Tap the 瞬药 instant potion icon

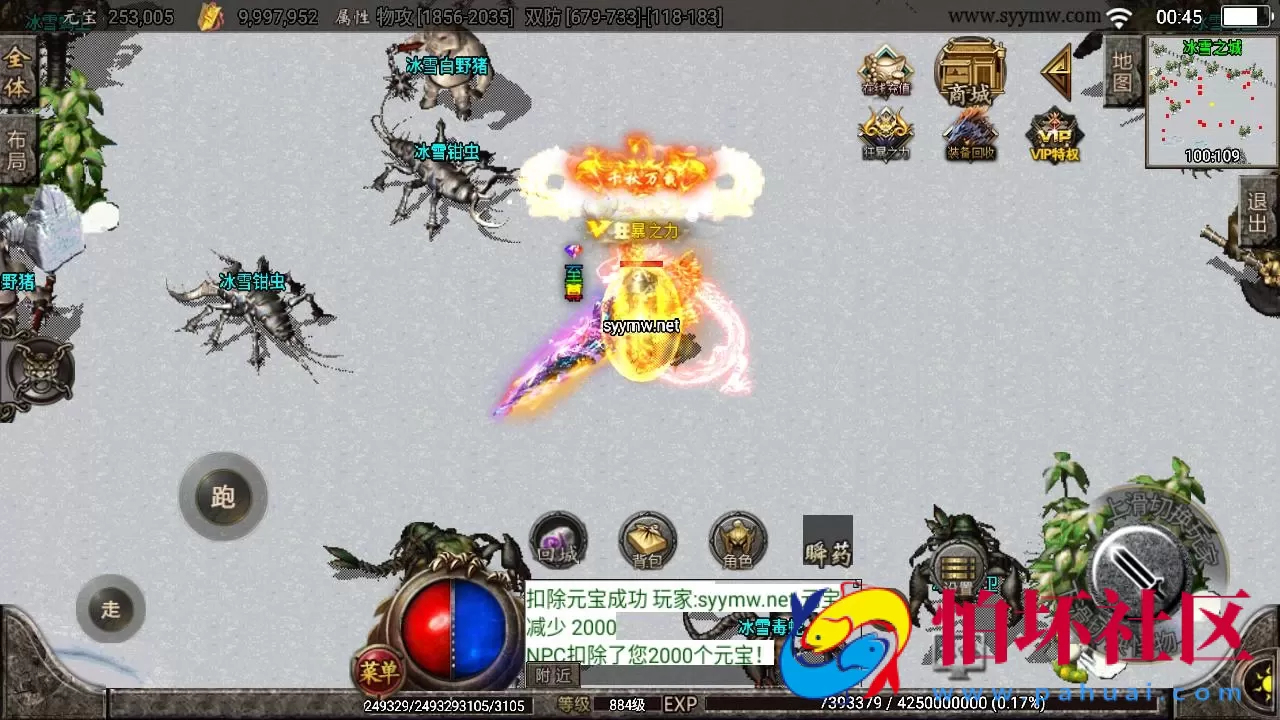[x=827, y=540]
